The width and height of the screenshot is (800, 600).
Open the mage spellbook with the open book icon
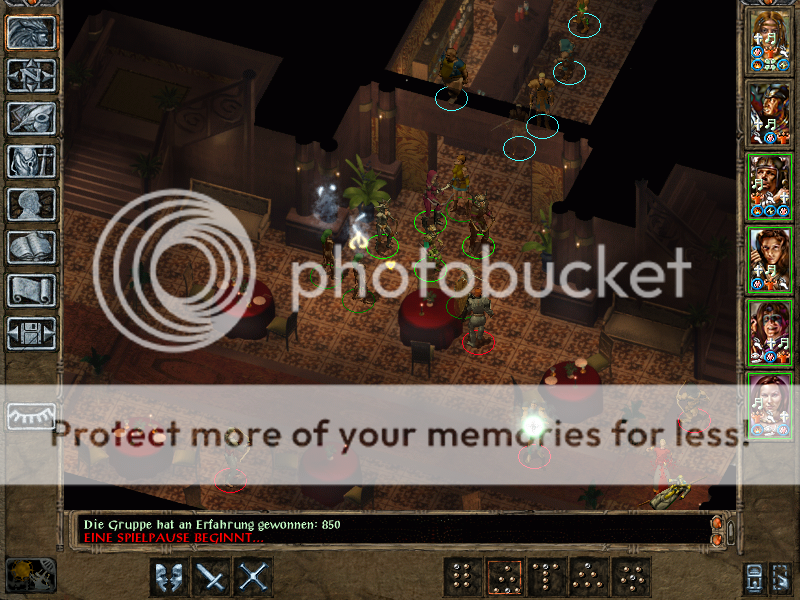point(31,247)
